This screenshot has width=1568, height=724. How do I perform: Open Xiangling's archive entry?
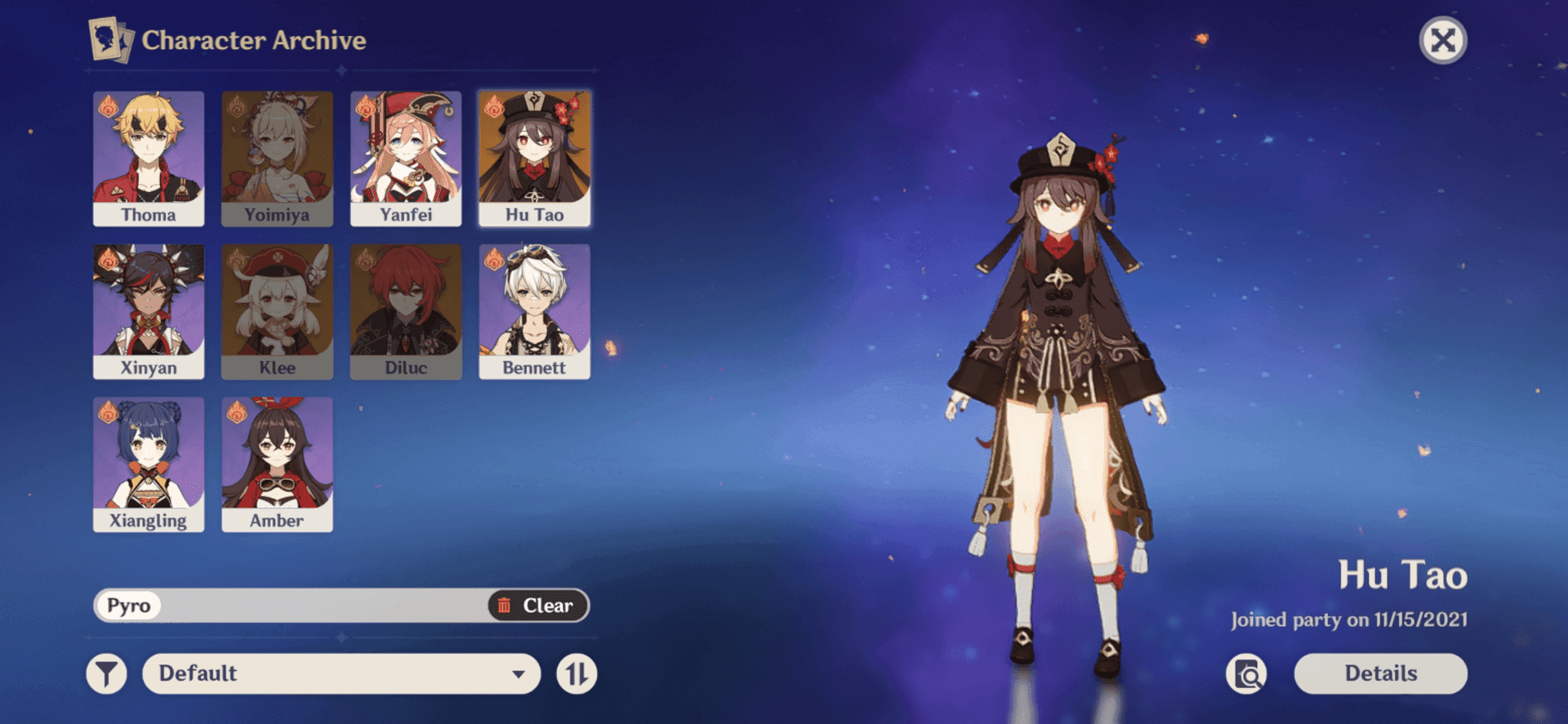tap(149, 464)
